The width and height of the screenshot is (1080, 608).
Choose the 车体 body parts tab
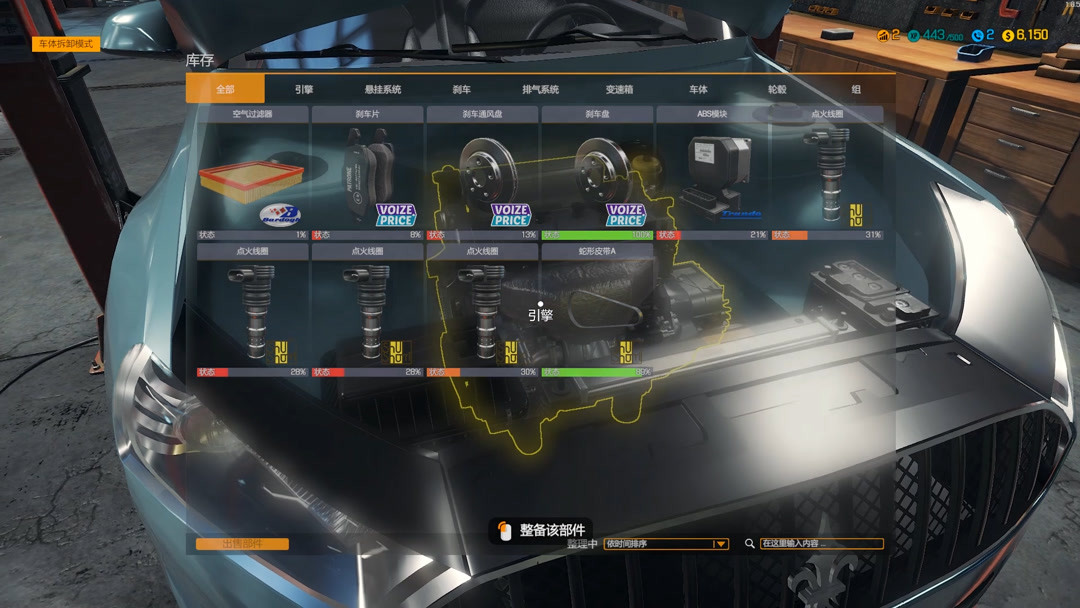pos(698,89)
